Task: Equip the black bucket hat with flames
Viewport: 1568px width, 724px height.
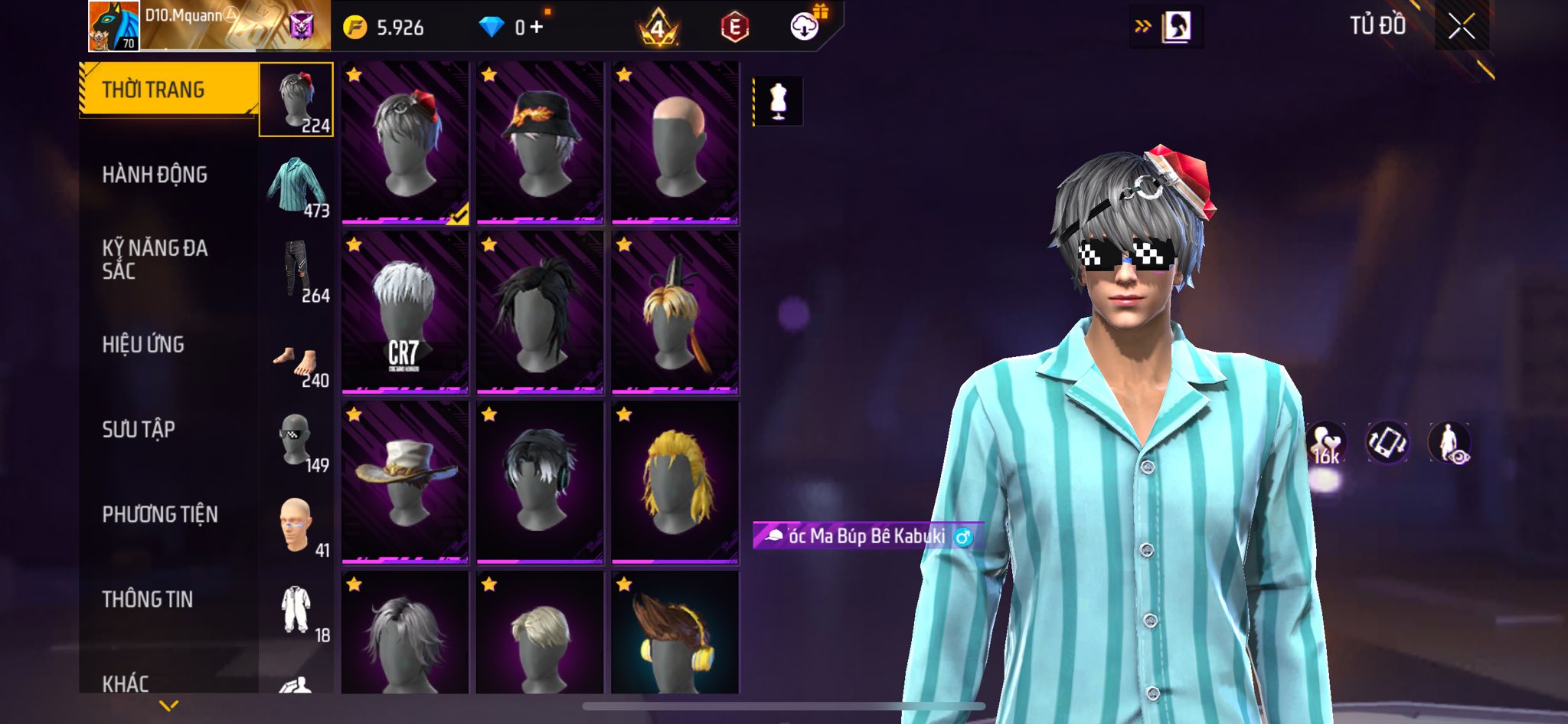Action: (540, 143)
